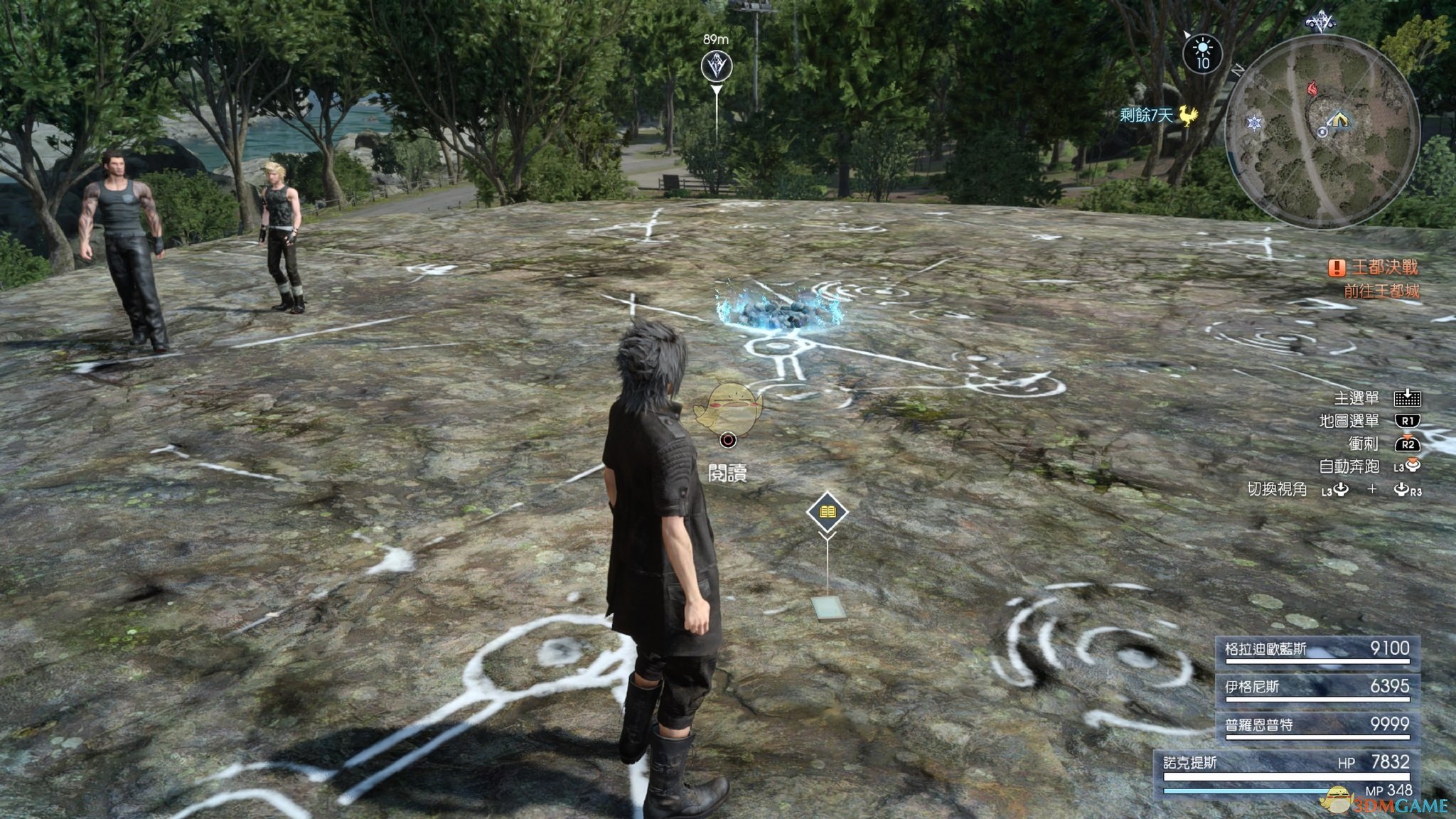Click the 3DMGAME watermark logo
The width and height of the screenshot is (1456, 819).
[x=1393, y=803]
